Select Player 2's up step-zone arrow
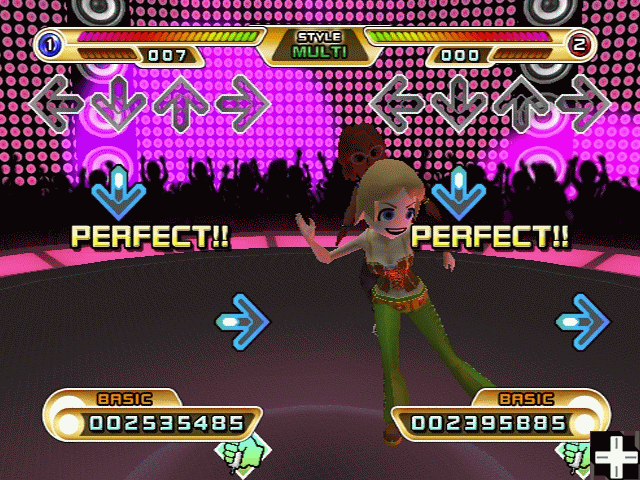 521,101
